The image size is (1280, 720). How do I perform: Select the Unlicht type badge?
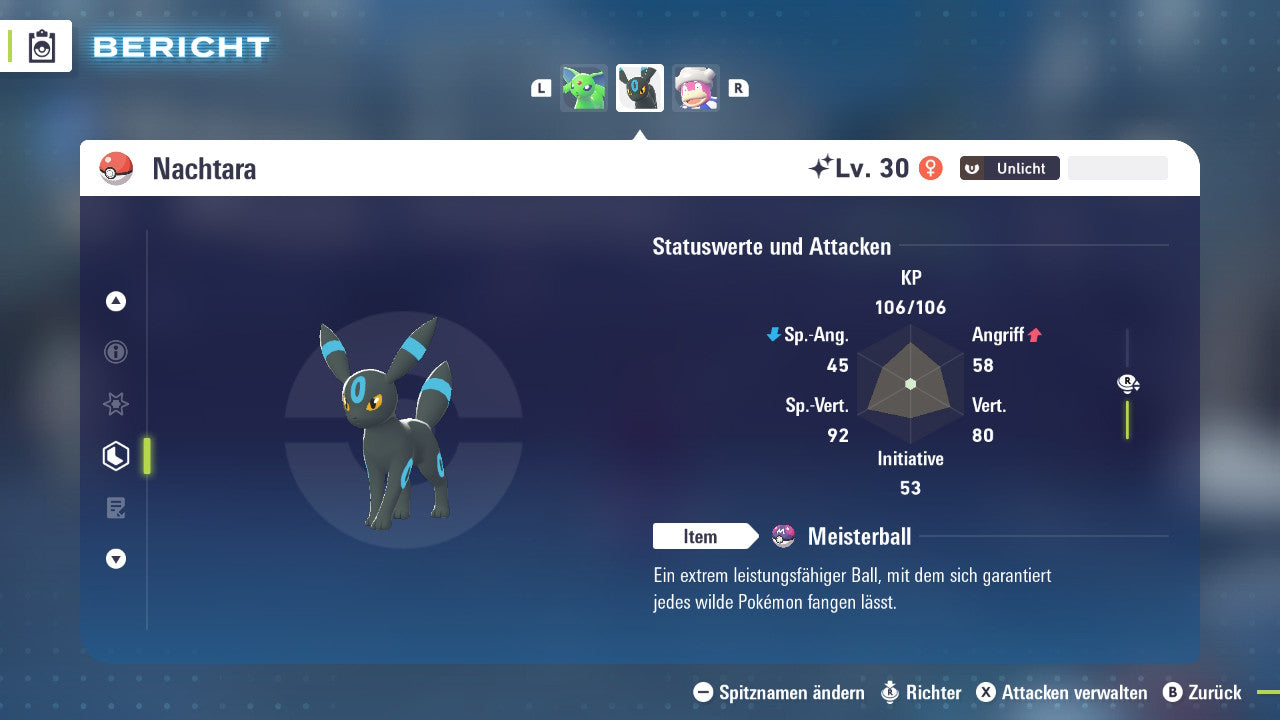[x=1008, y=168]
